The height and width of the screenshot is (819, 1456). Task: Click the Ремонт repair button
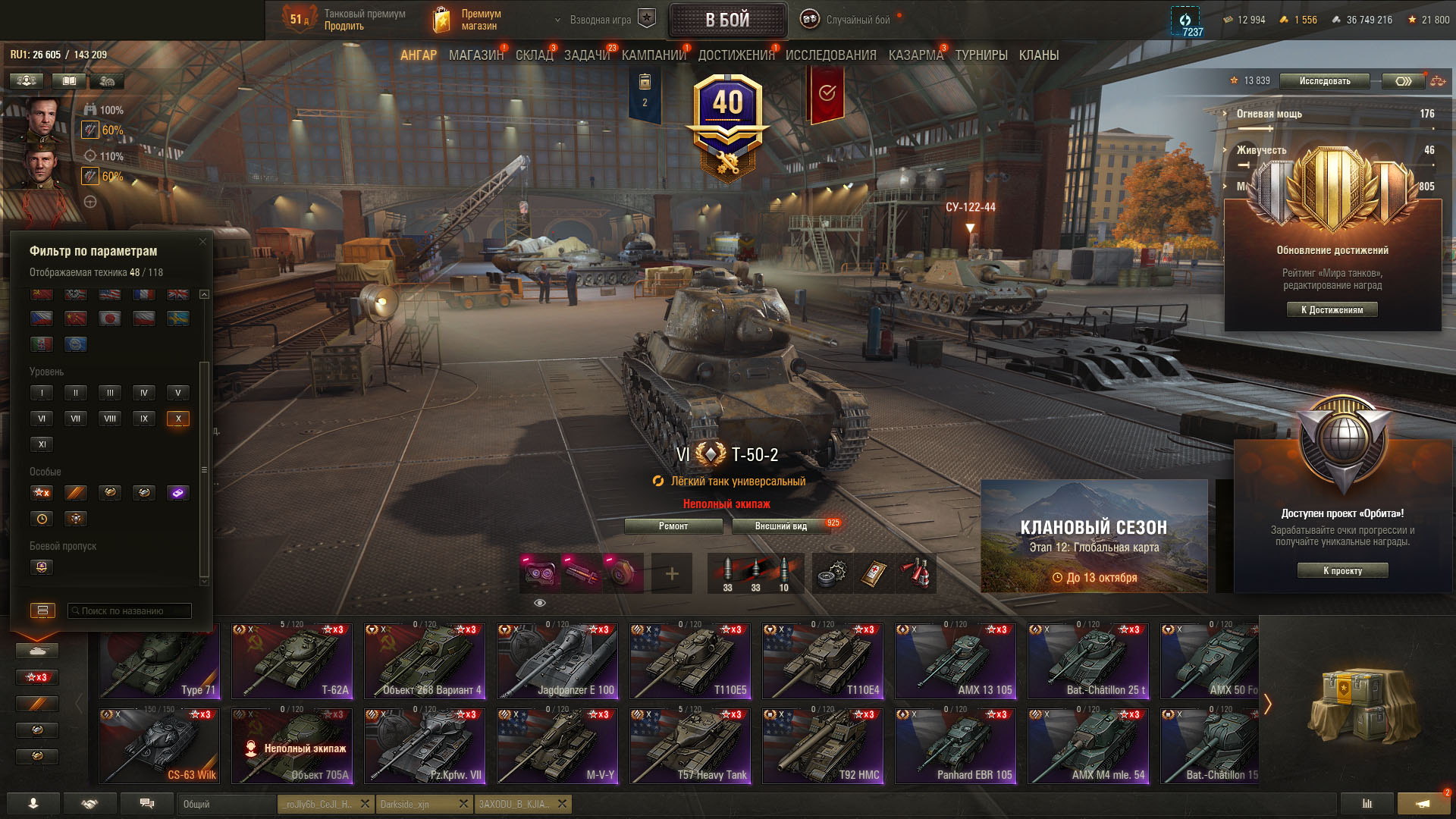pyautogui.click(x=673, y=526)
